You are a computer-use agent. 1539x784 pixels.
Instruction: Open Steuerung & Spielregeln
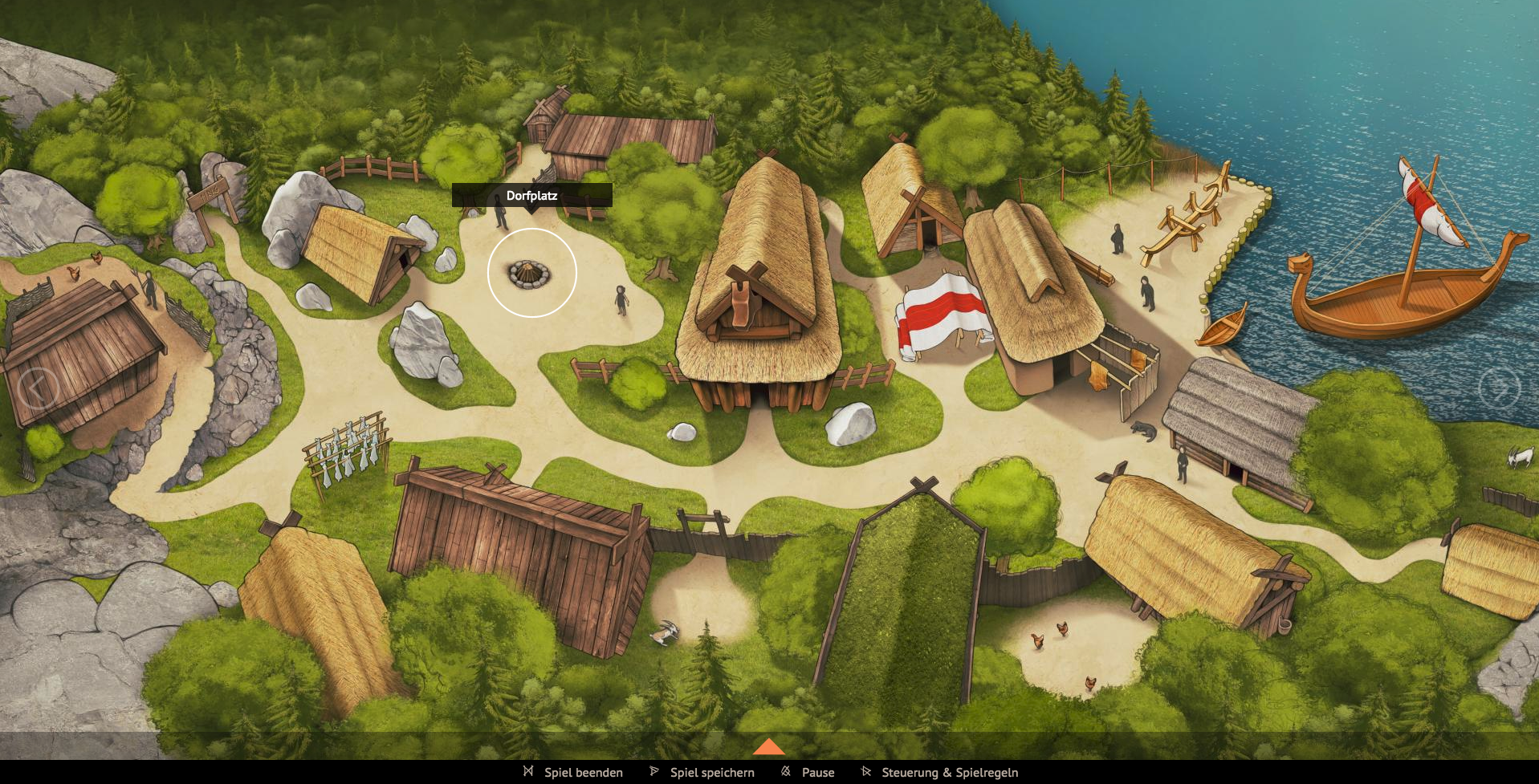(949, 772)
